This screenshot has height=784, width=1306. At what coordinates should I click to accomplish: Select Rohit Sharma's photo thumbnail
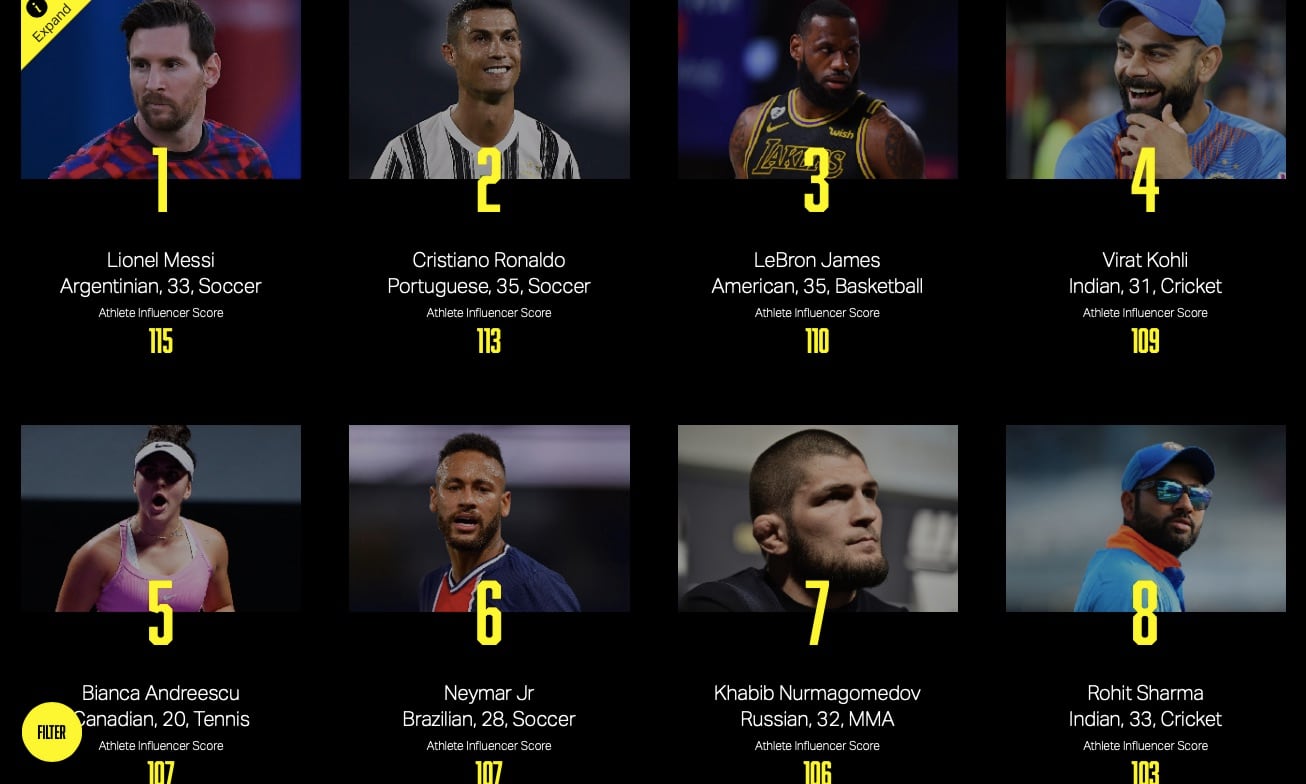tap(1145, 518)
